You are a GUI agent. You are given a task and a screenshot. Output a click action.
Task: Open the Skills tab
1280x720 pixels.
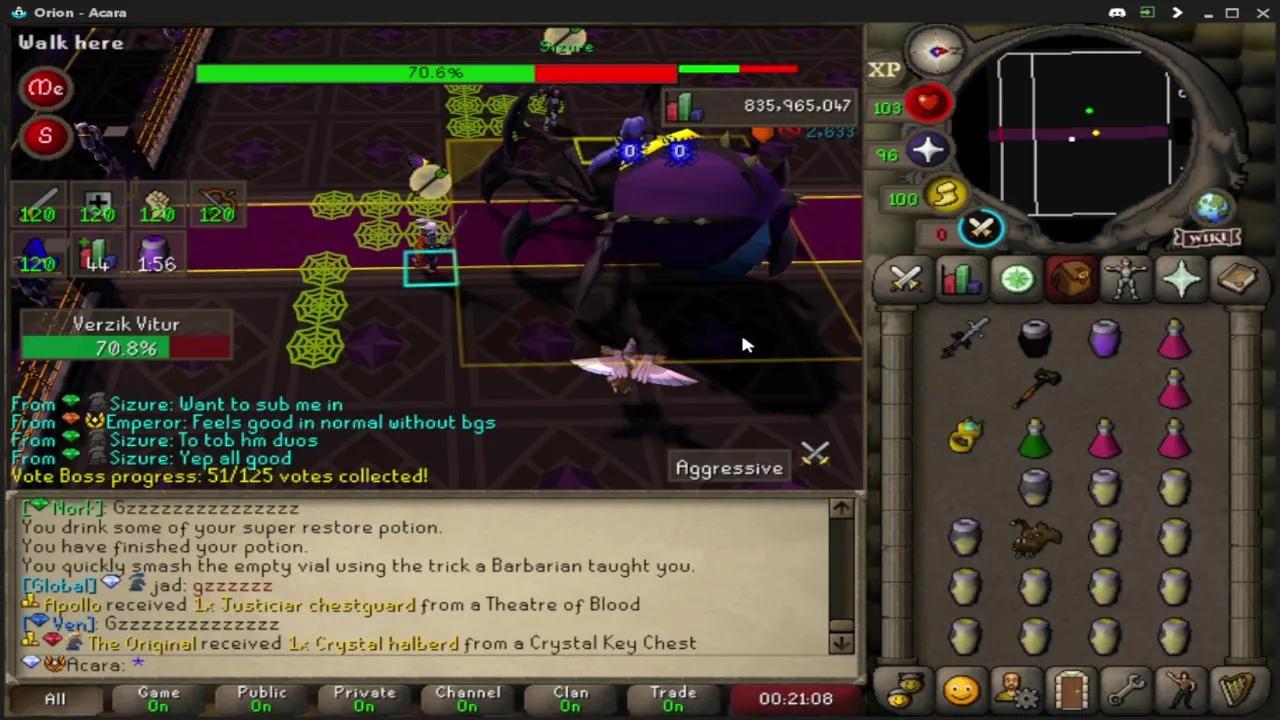(960, 280)
